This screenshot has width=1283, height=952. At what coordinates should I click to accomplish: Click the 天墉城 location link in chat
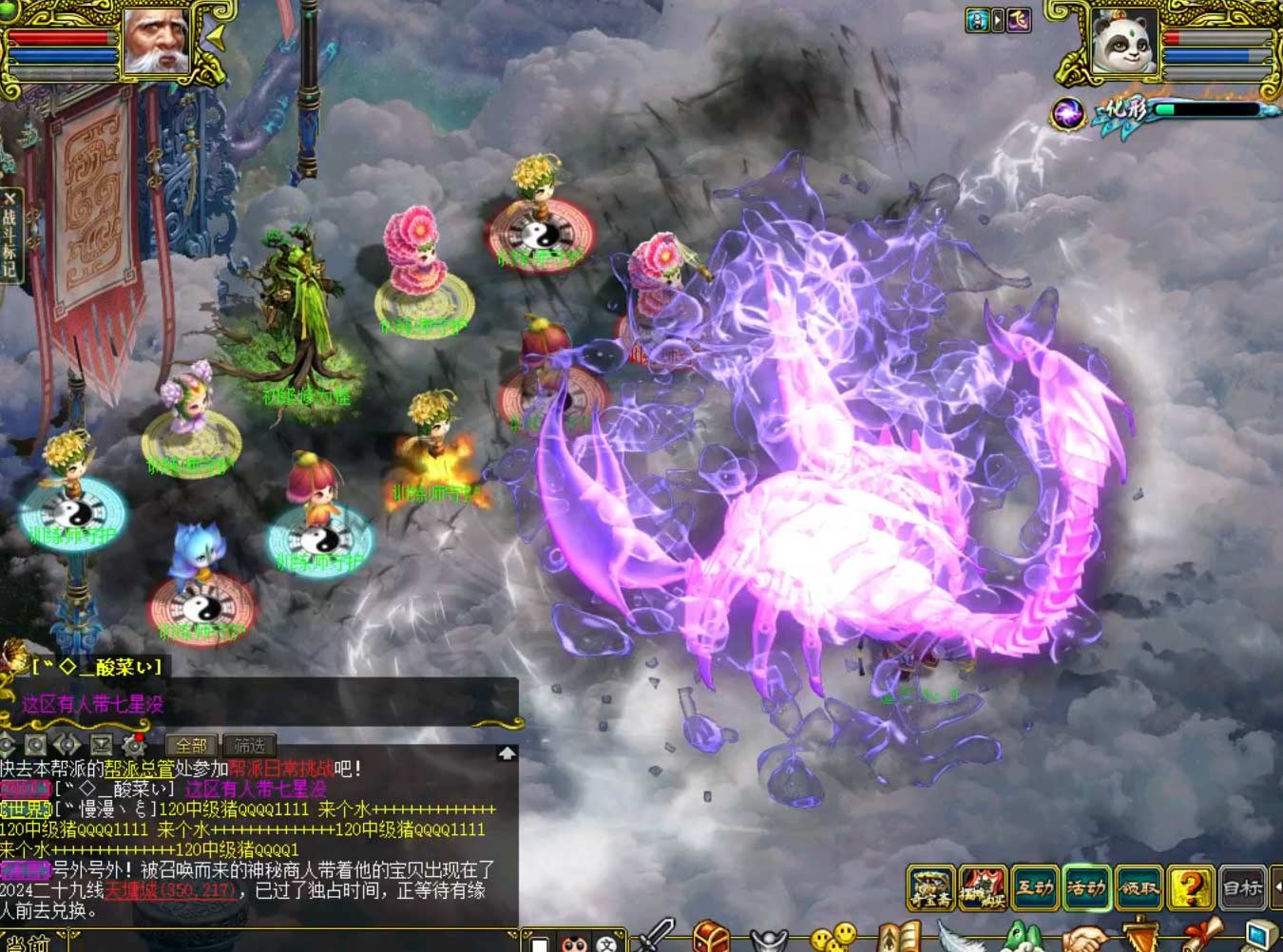click(169, 890)
